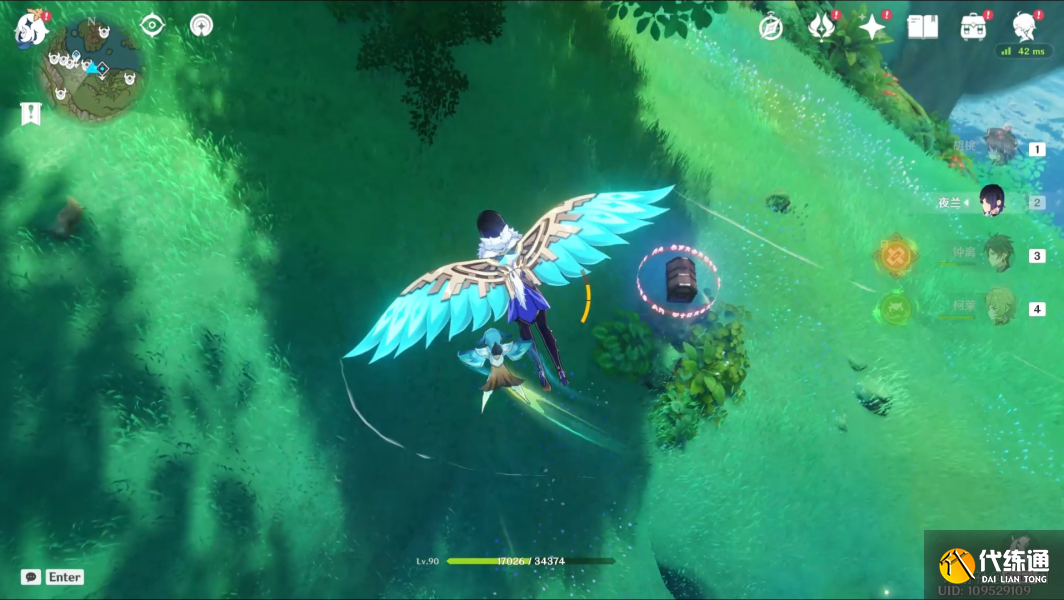This screenshot has height=600, width=1064.
Task: Open the Events winged emblem icon
Action: 821,27
